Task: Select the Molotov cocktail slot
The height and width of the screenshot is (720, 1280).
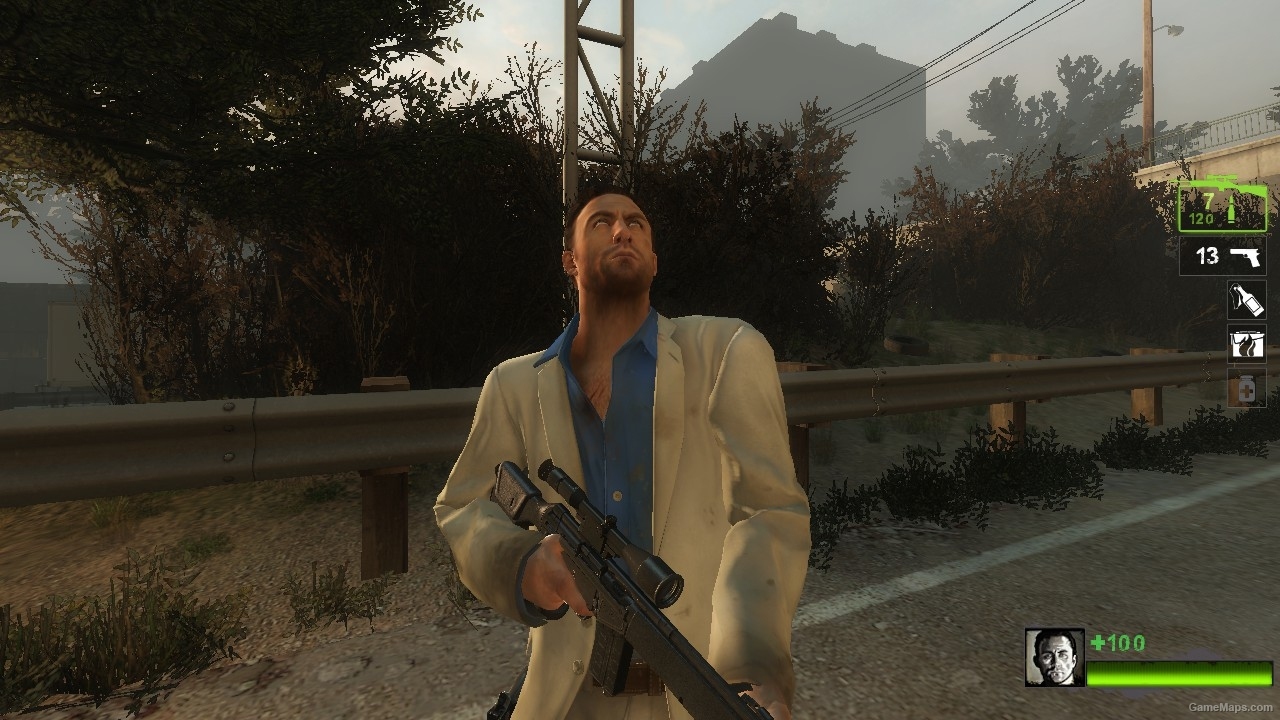Action: [1245, 300]
